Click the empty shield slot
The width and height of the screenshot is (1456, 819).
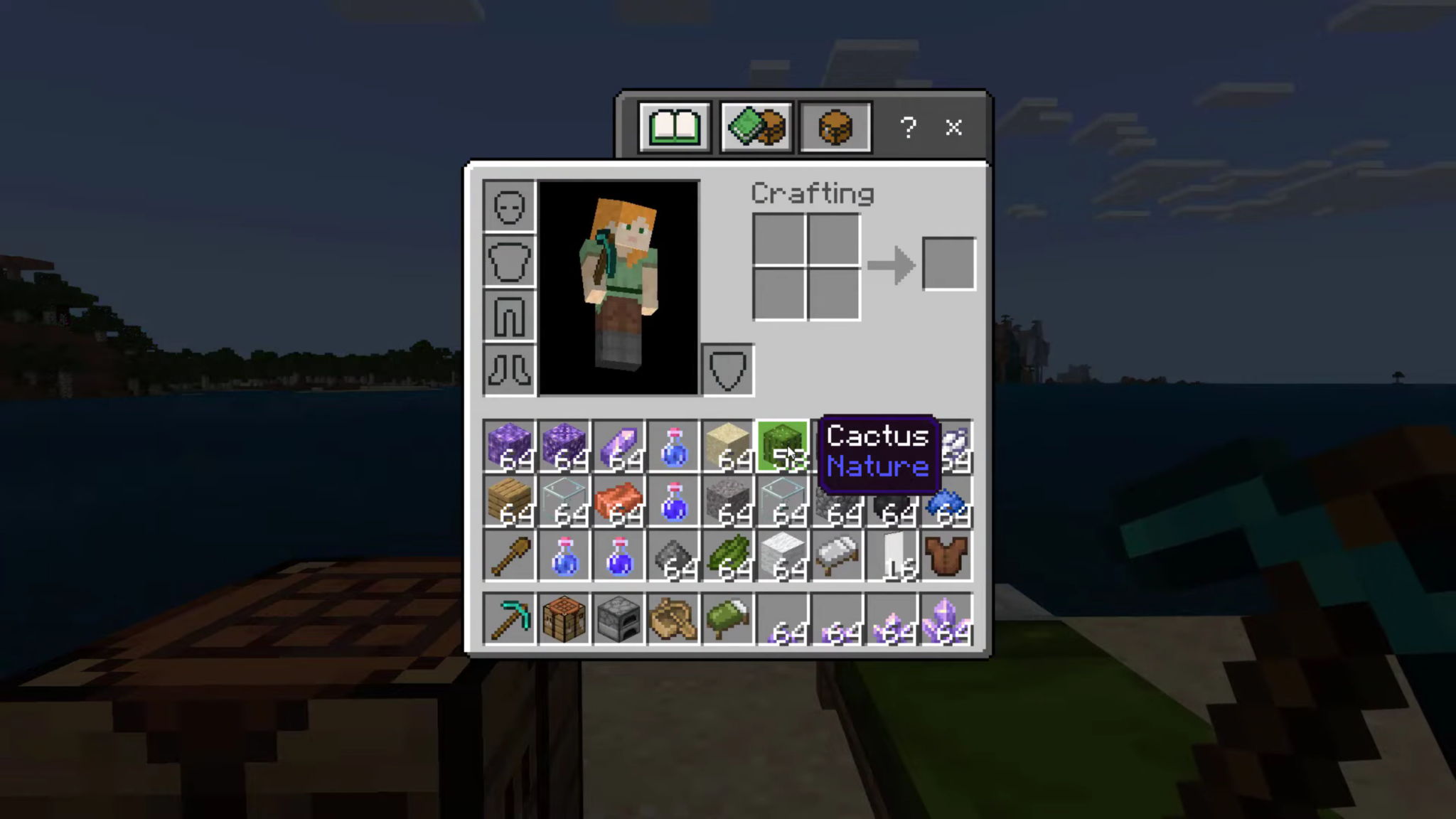coord(727,370)
